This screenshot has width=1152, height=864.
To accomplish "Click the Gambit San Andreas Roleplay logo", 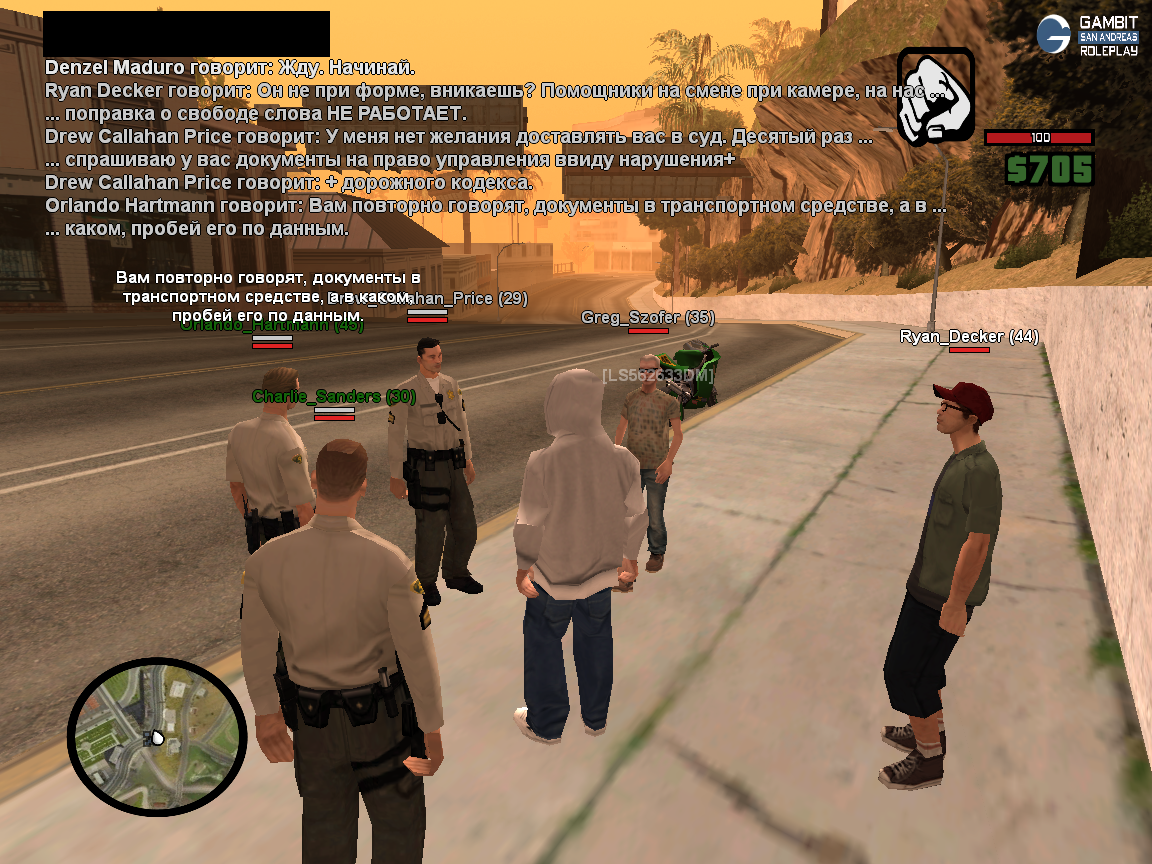I will [1088, 35].
